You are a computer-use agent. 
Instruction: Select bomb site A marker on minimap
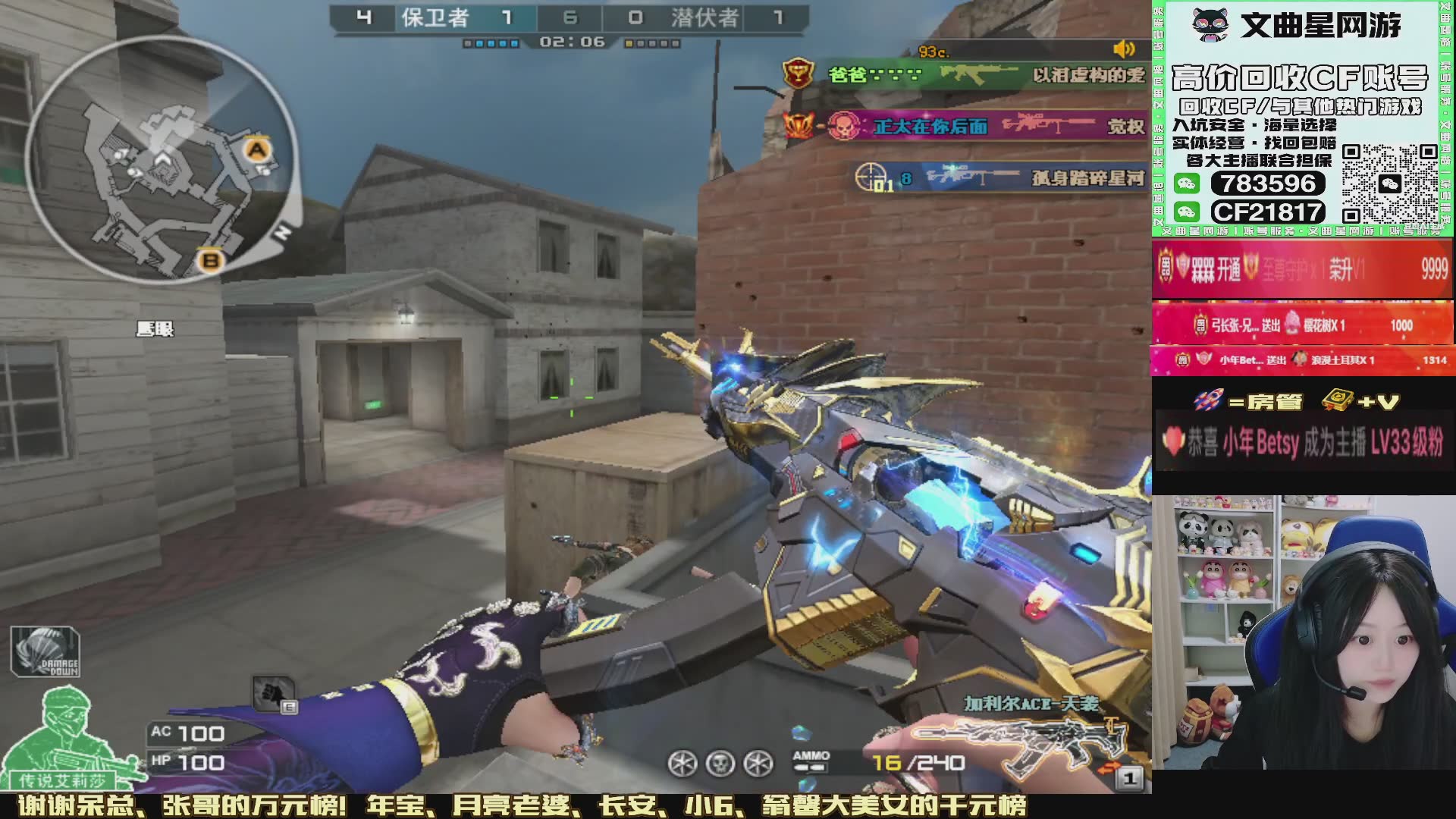[258, 149]
